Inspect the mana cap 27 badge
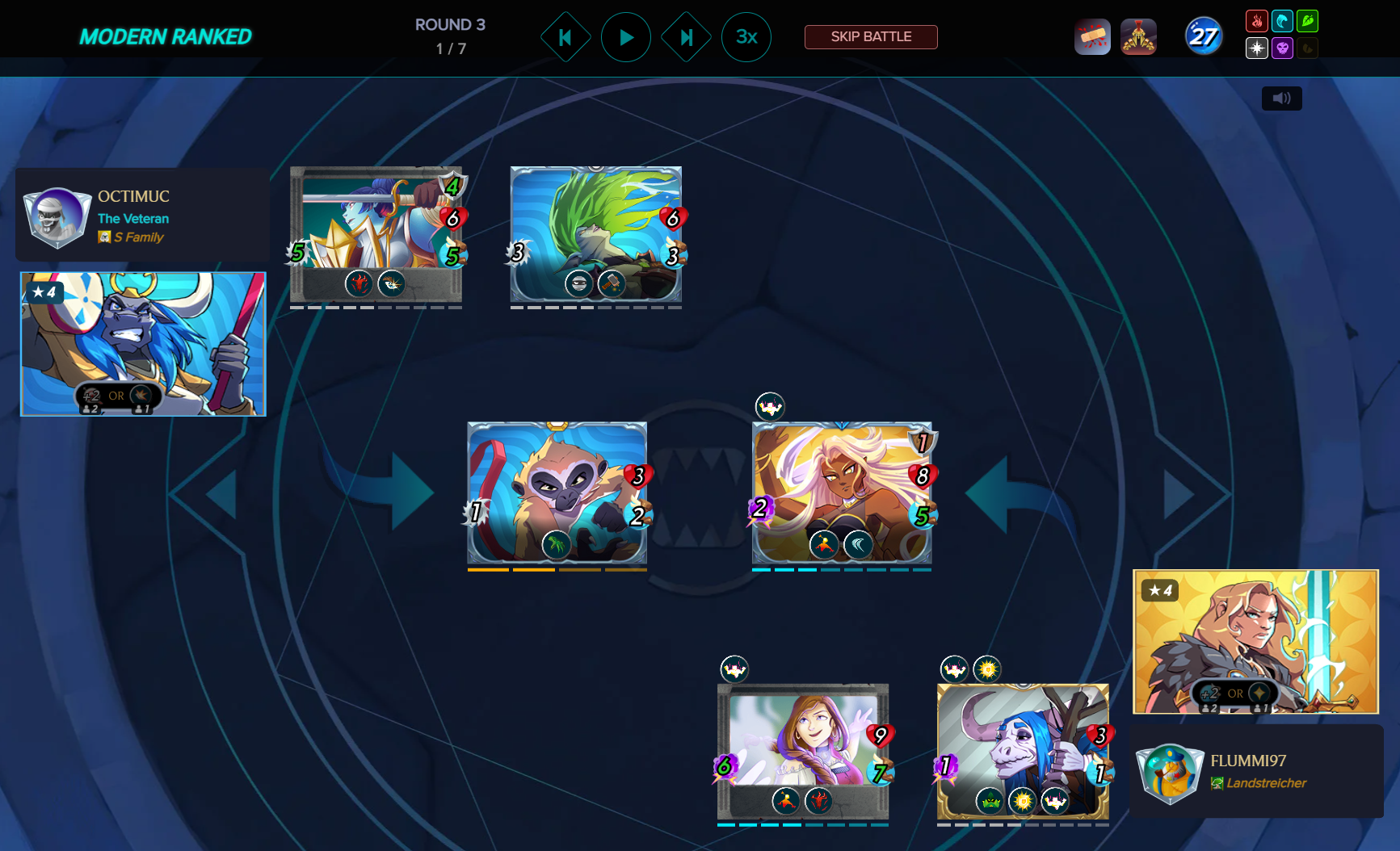The height and width of the screenshot is (851, 1400). click(1203, 37)
